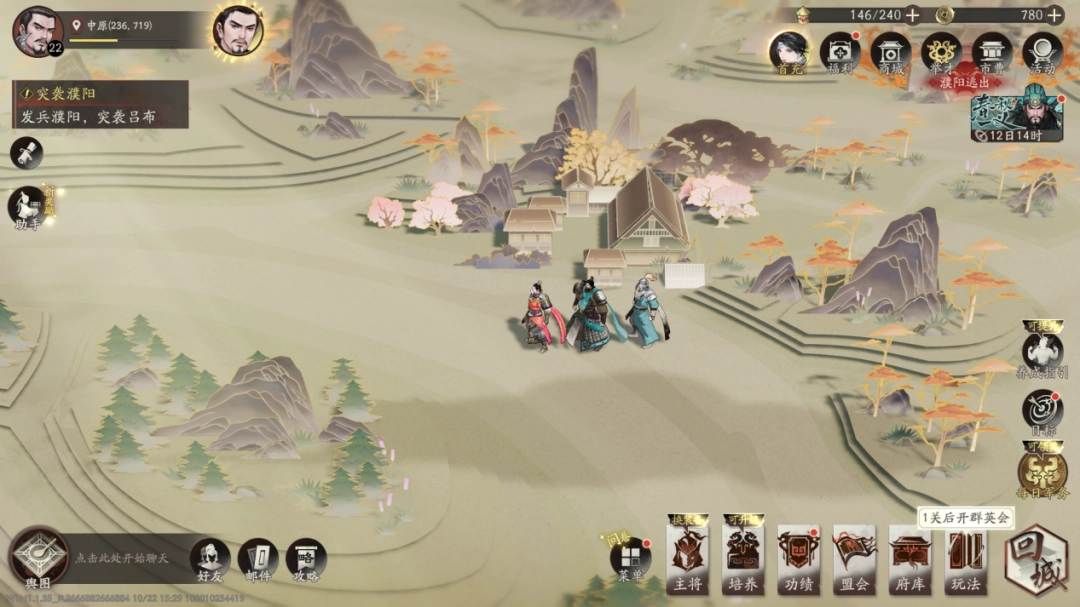This screenshot has width=1080, height=607.
Task: Open the 商城 shop
Action: pyautogui.click(x=890, y=52)
